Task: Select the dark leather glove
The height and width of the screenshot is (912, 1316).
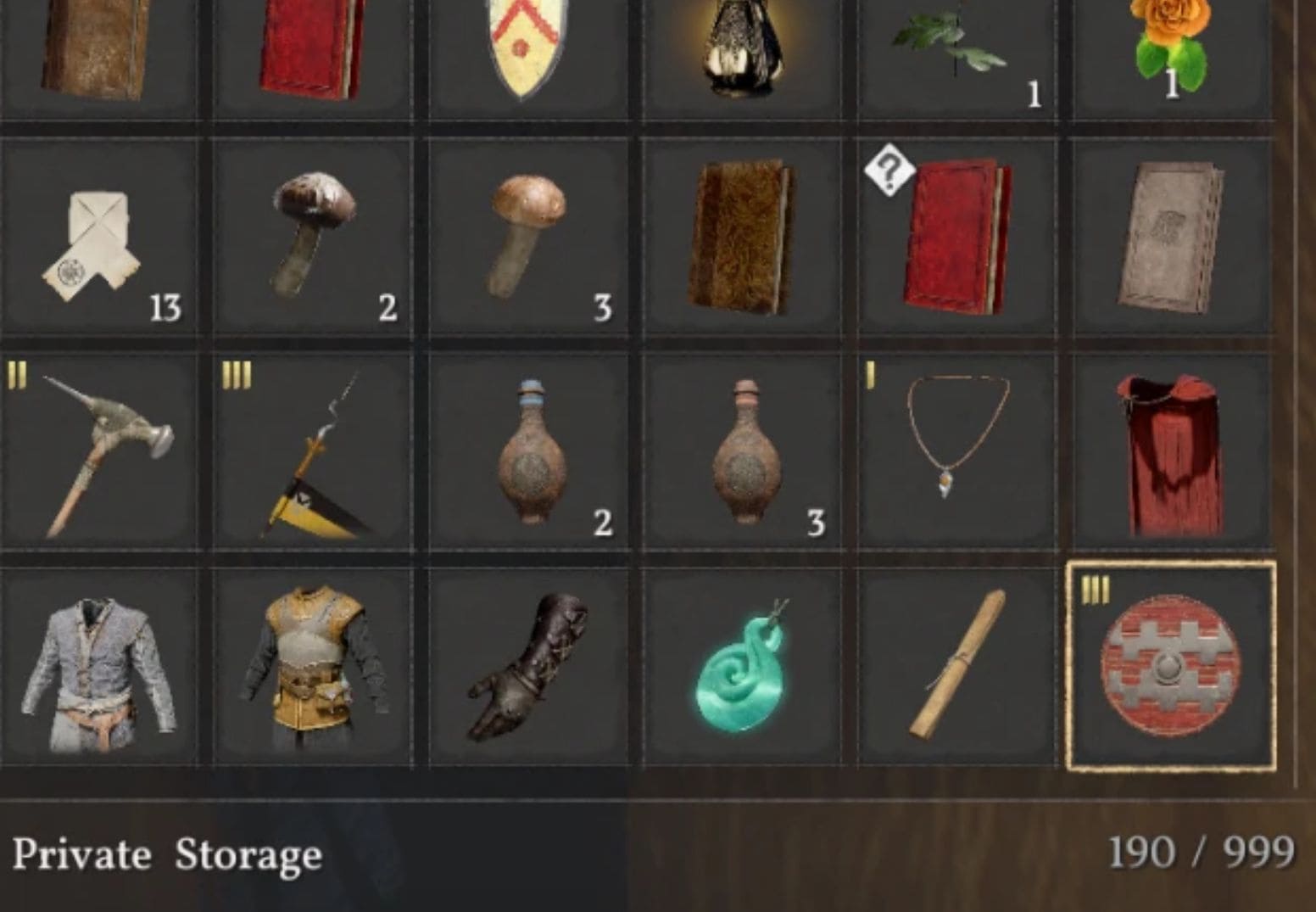Action: pos(526,670)
